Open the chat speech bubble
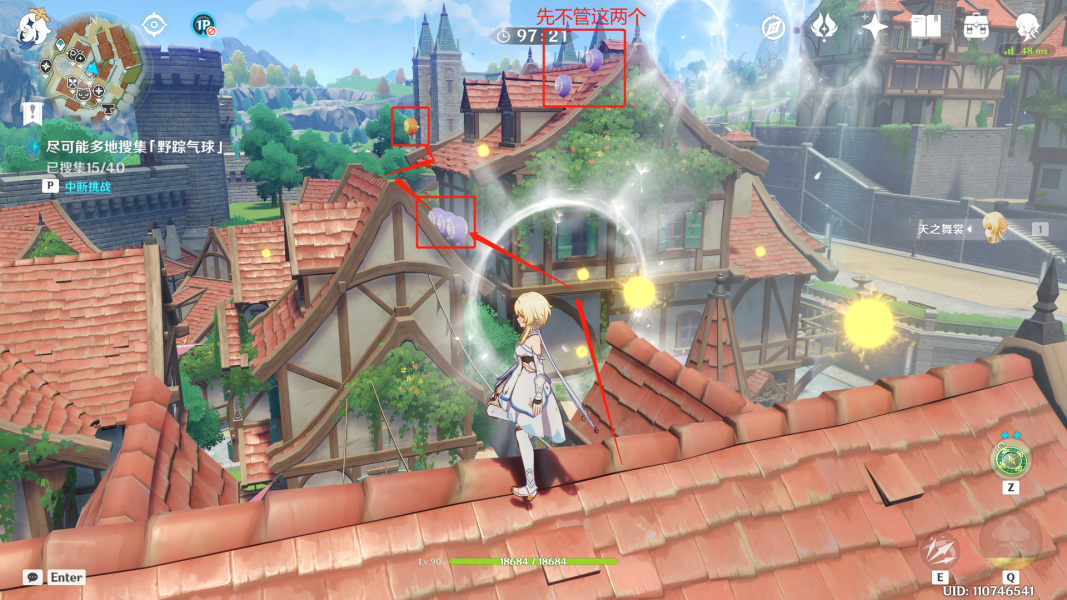This screenshot has height=600, width=1067. (33, 578)
